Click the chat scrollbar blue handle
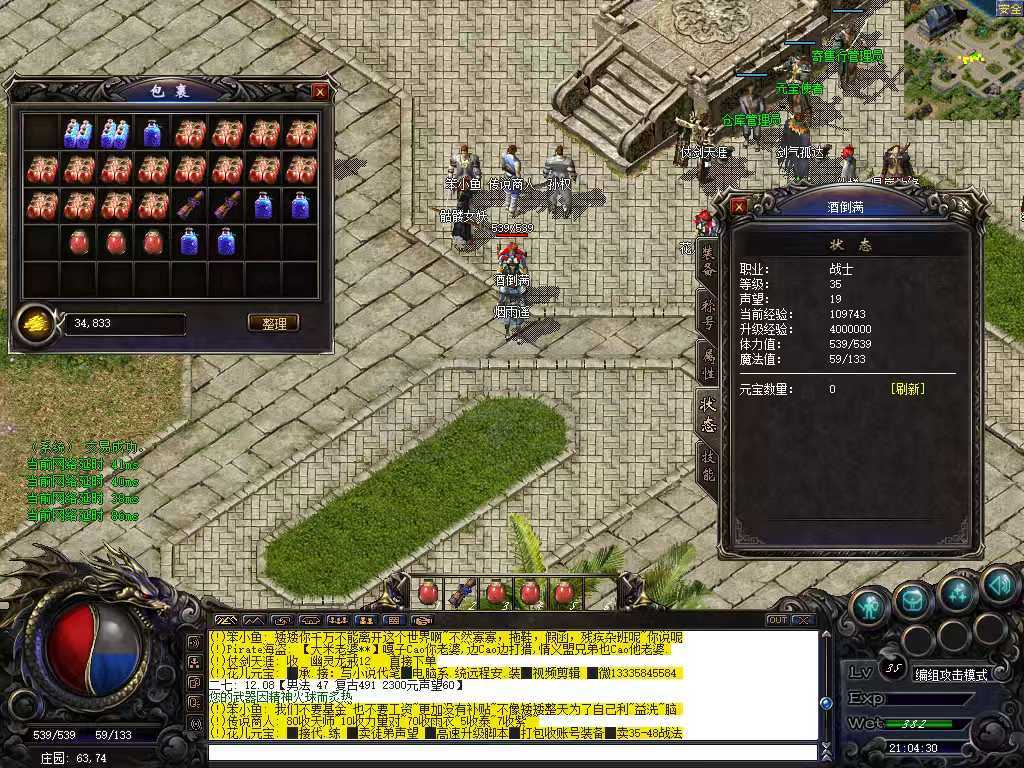The width and height of the screenshot is (1024, 768). coord(826,703)
